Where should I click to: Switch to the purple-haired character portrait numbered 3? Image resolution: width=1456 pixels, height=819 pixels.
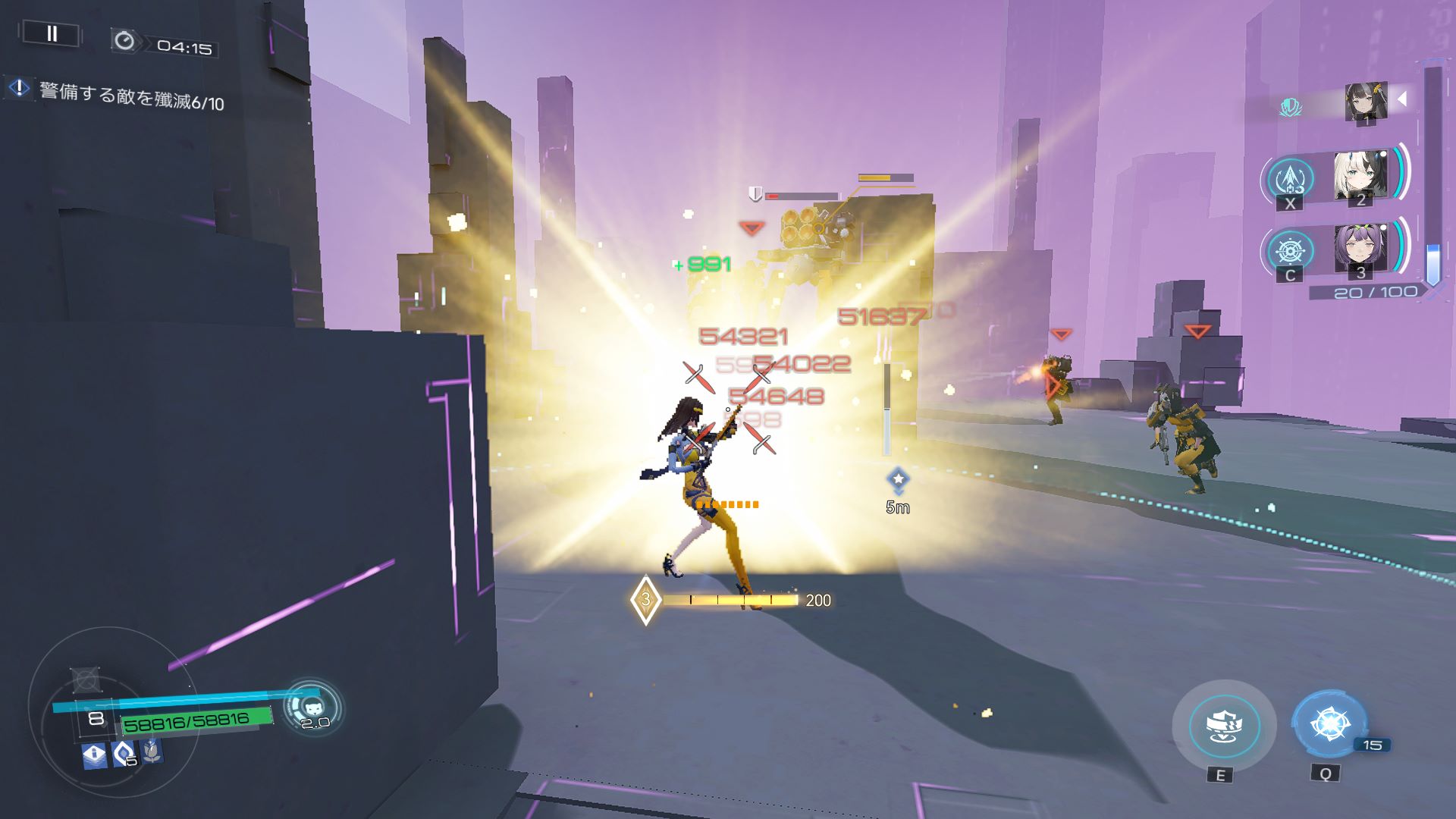(x=1360, y=249)
